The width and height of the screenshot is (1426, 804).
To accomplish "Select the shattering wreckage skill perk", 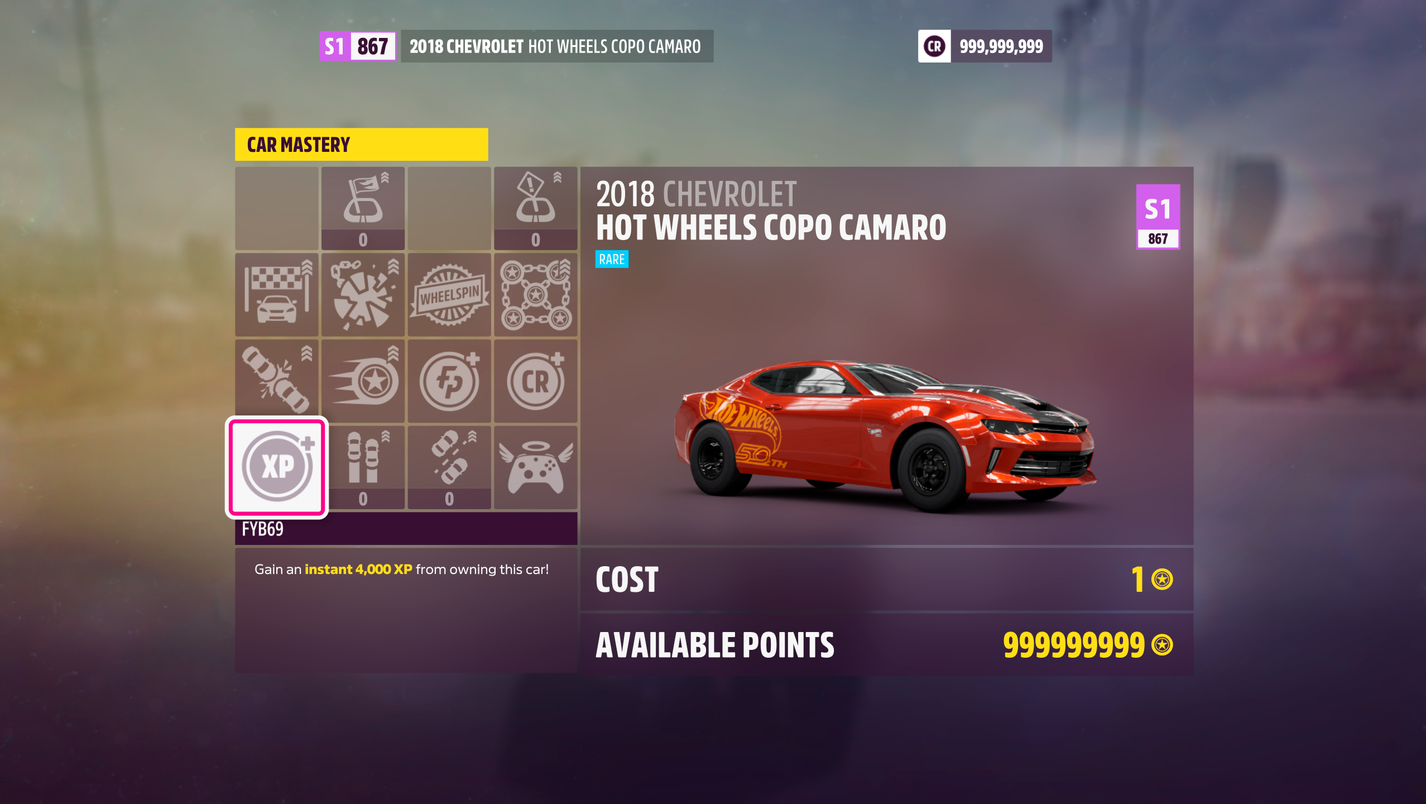I will (x=363, y=295).
